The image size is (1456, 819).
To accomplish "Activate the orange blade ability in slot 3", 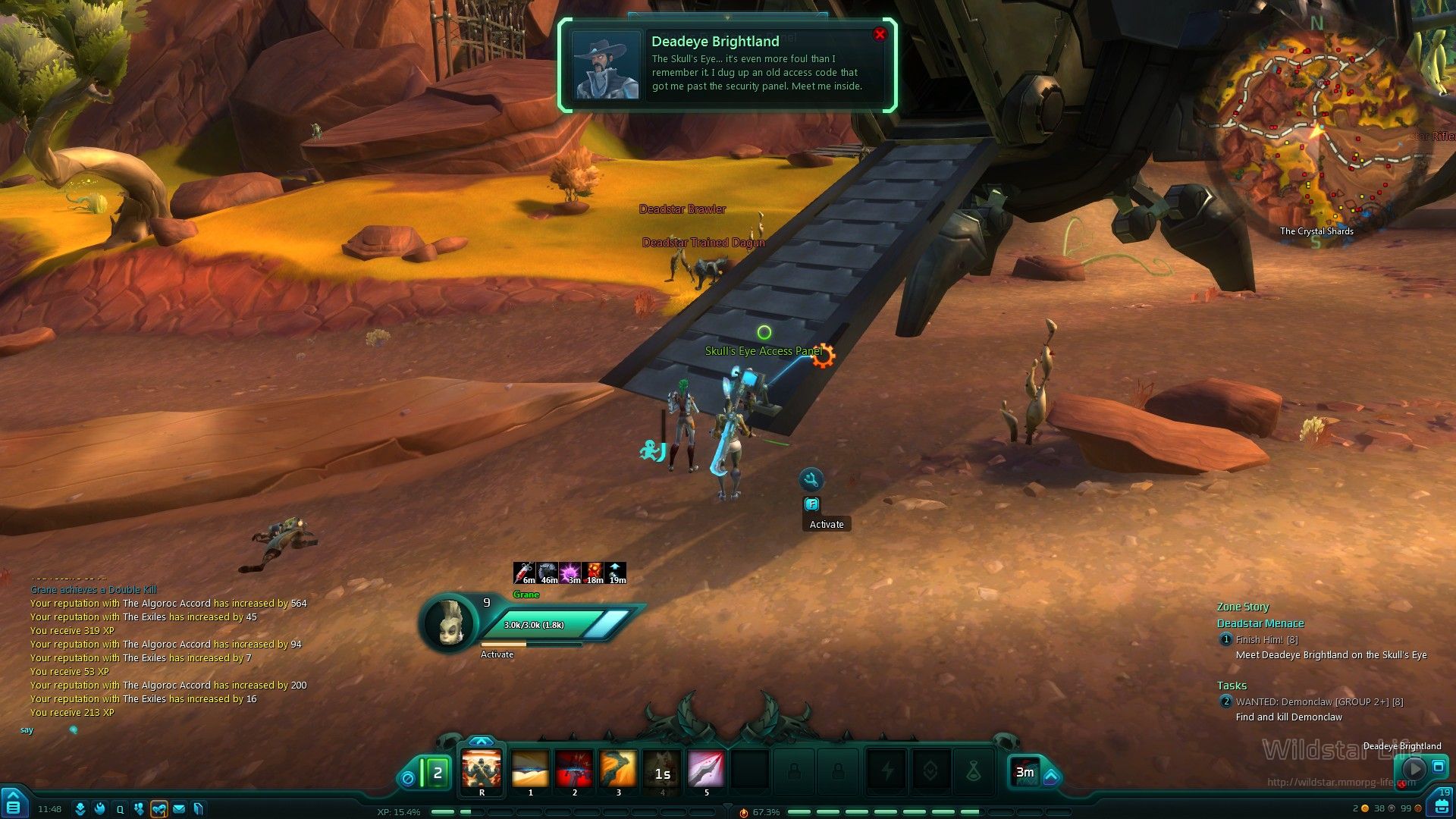I will point(618,770).
